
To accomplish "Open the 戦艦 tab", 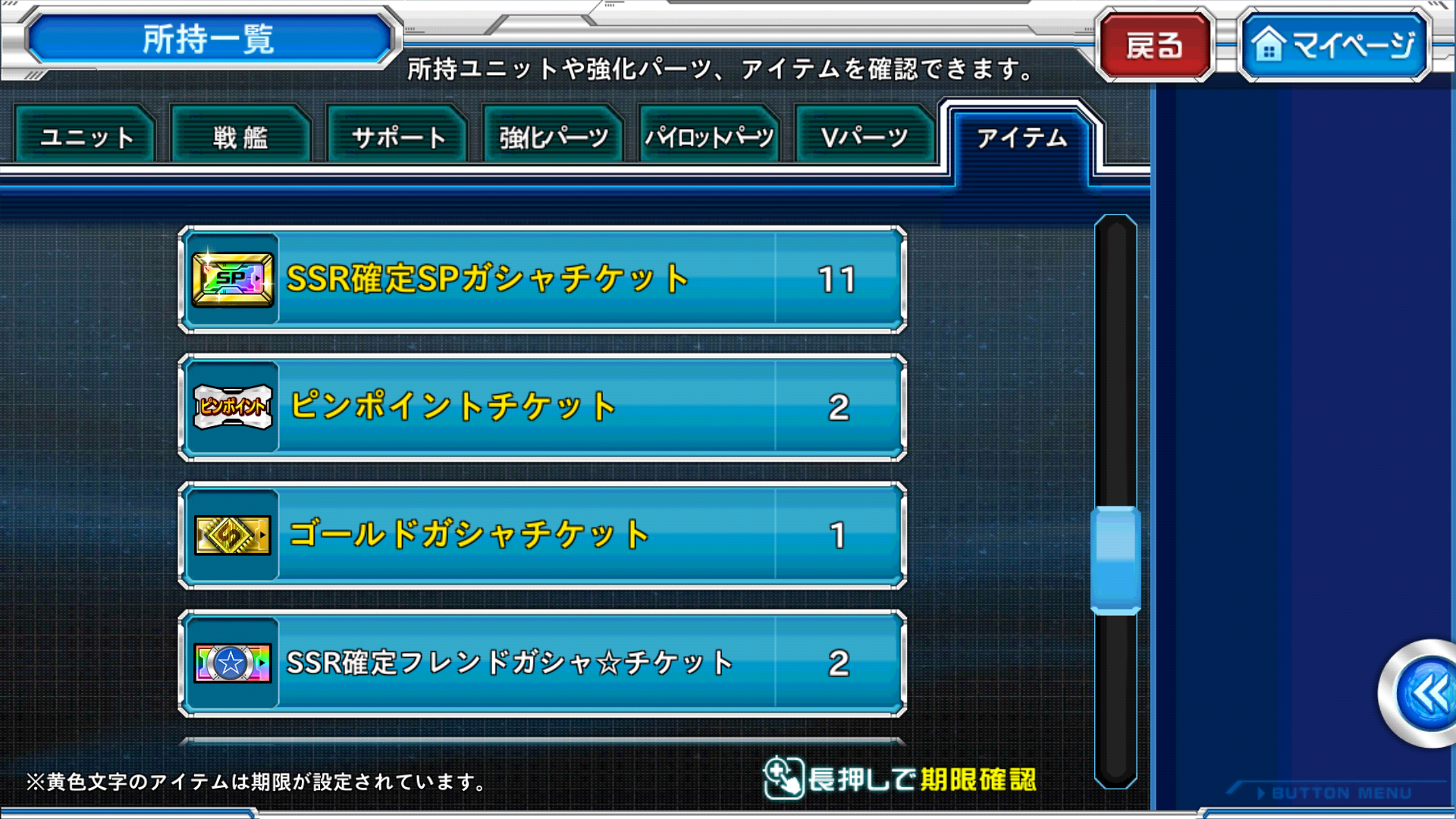I will click(241, 136).
